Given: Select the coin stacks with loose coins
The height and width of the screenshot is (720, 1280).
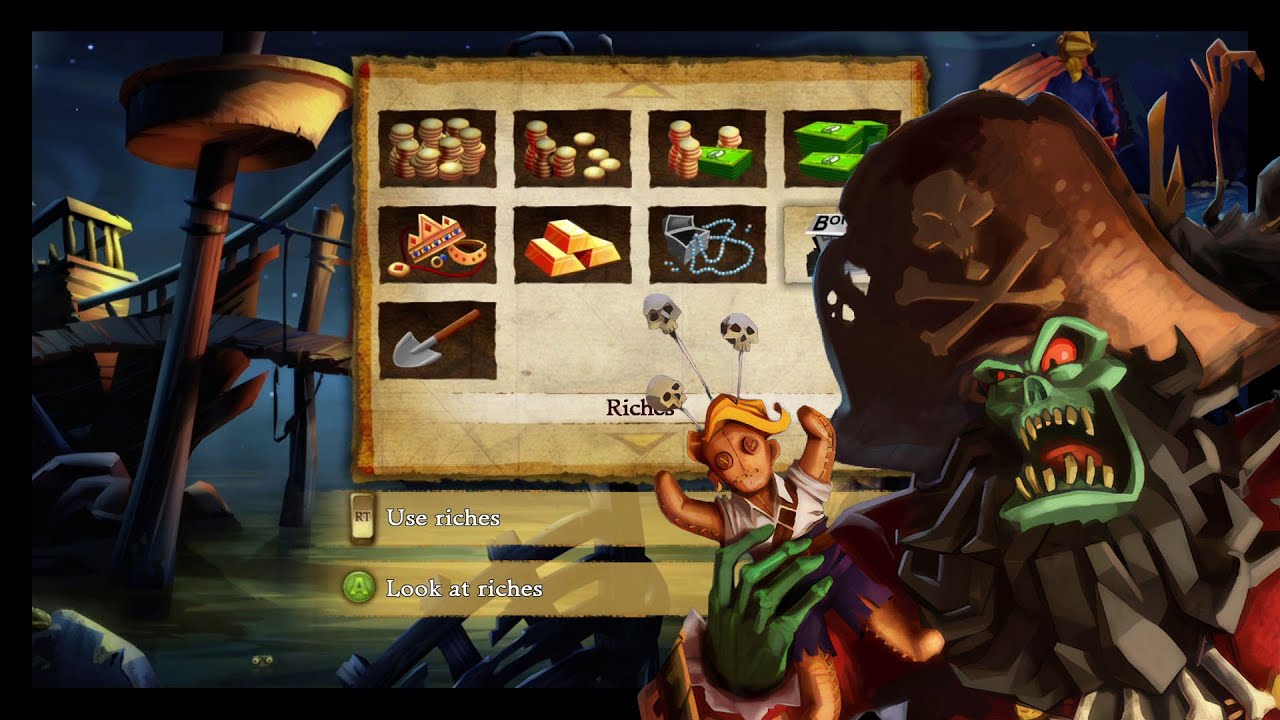Looking at the screenshot, I should [572, 148].
